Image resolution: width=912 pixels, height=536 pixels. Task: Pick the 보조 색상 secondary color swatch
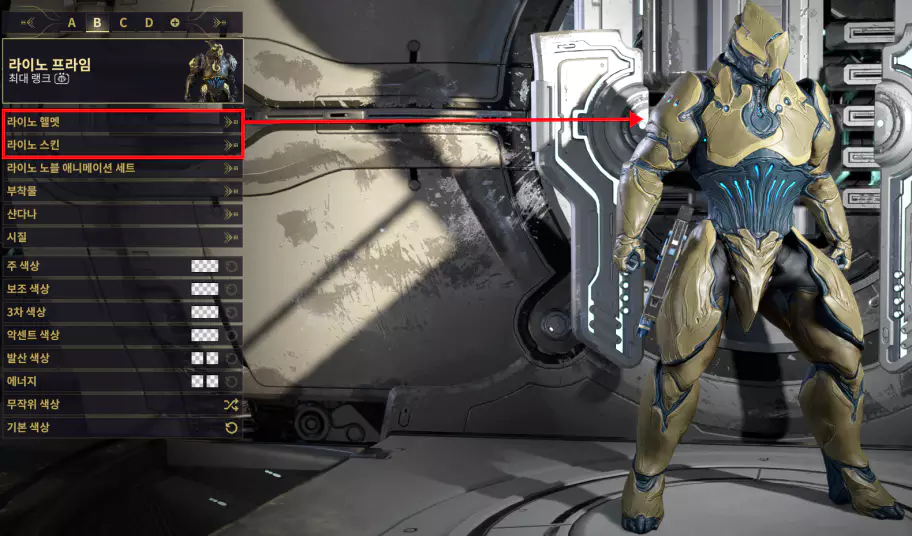pos(205,289)
